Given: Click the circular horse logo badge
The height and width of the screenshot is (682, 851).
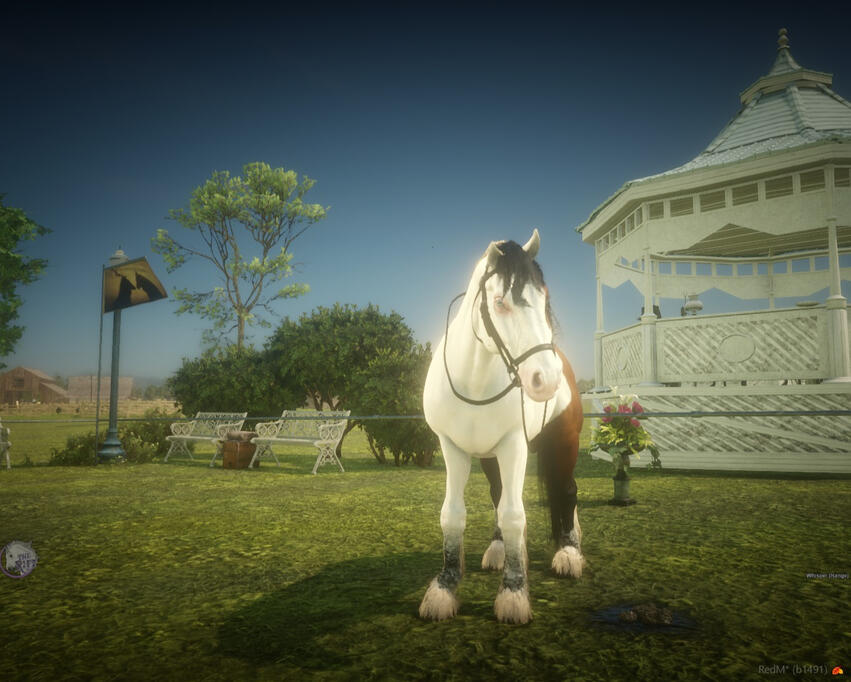Looking at the screenshot, I should pos(18,559).
